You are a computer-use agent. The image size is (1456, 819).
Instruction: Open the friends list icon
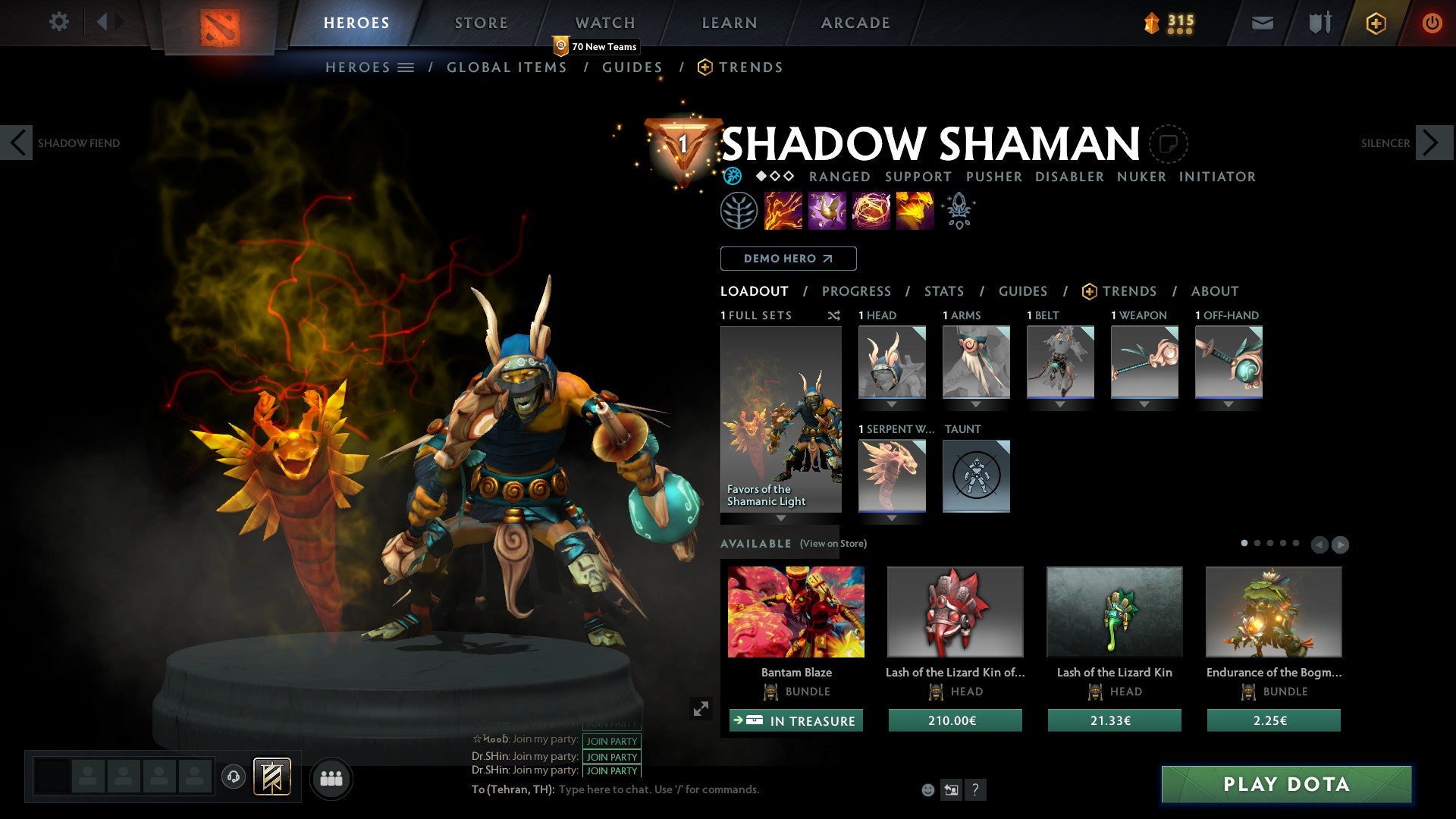[331, 777]
